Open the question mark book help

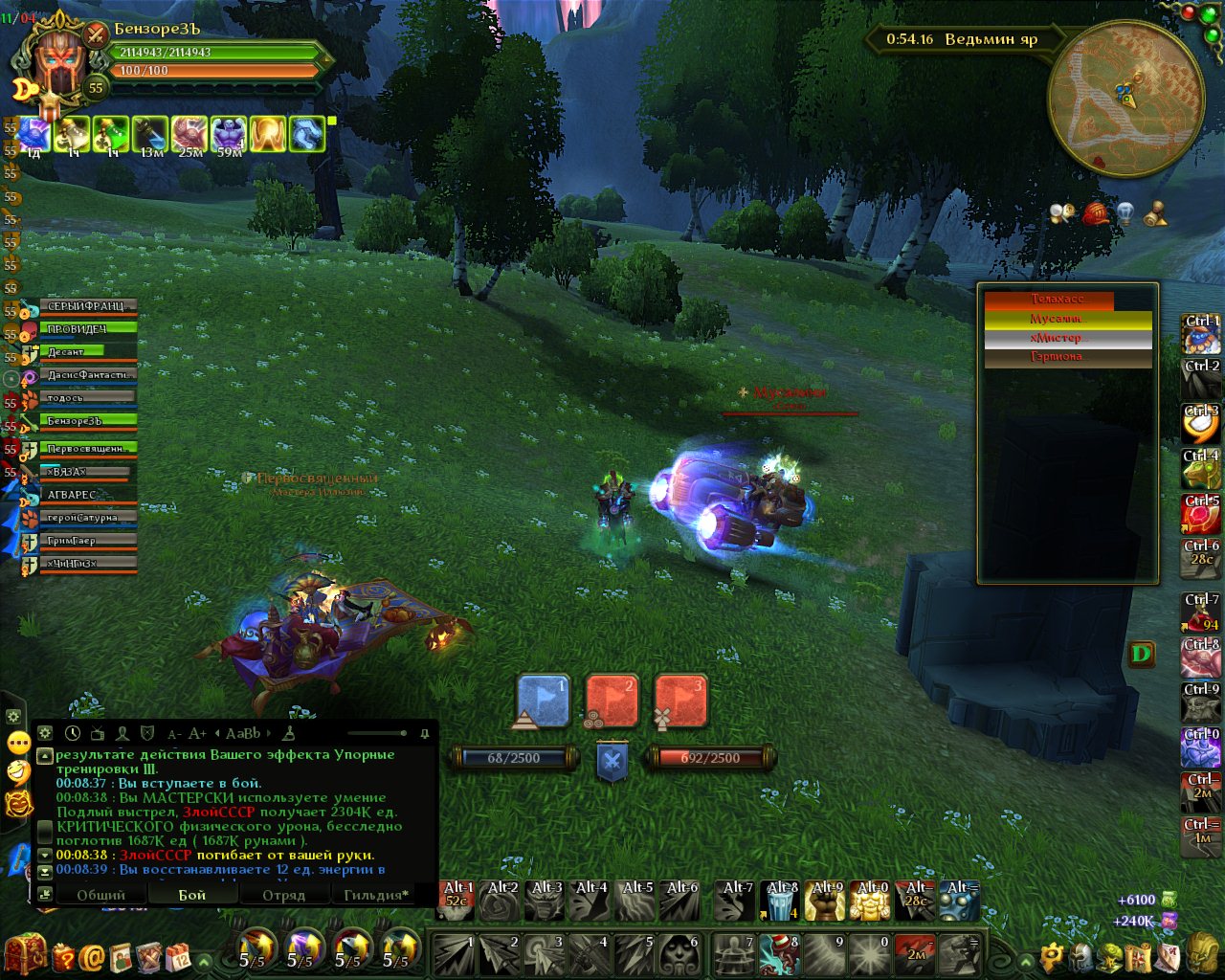point(64,956)
